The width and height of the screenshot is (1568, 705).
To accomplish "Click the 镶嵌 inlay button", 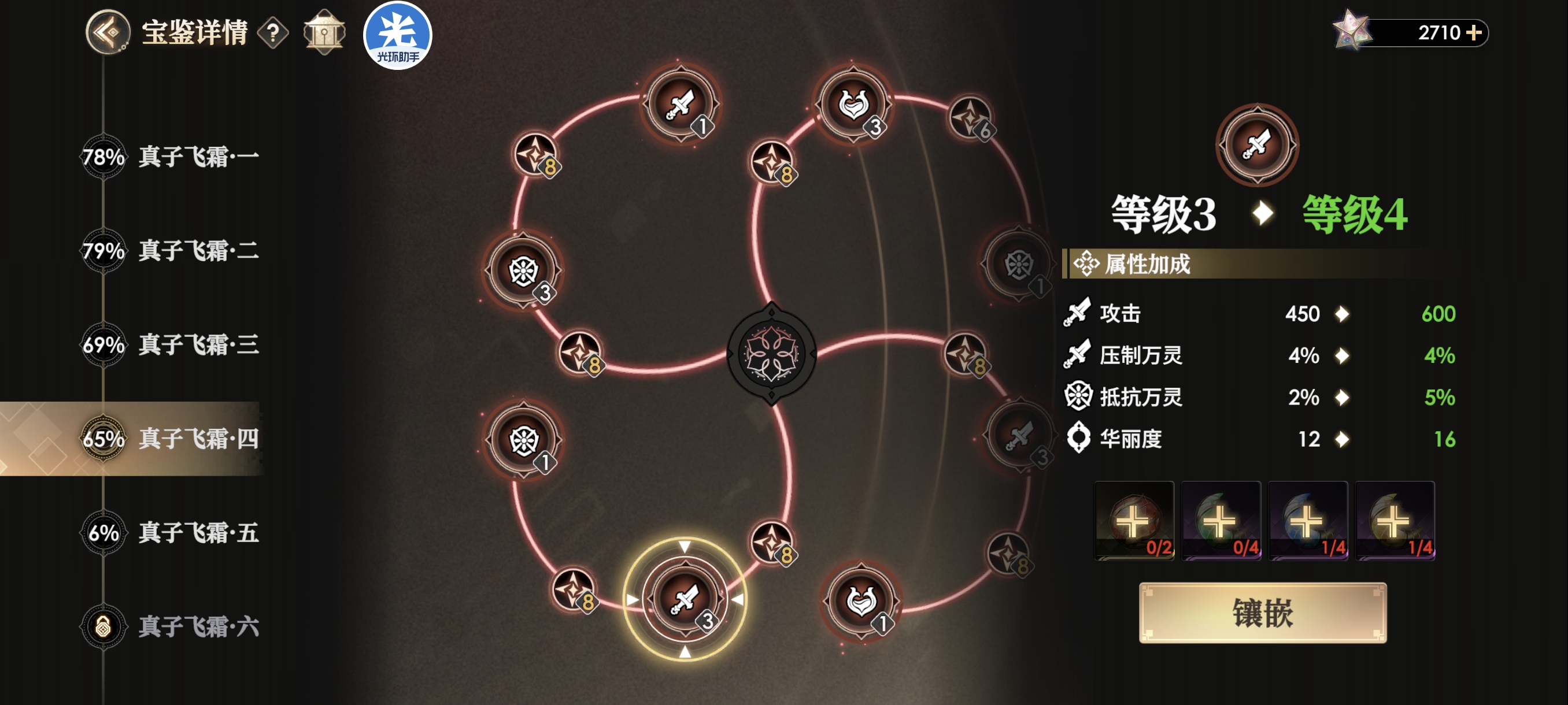I will [1262, 613].
